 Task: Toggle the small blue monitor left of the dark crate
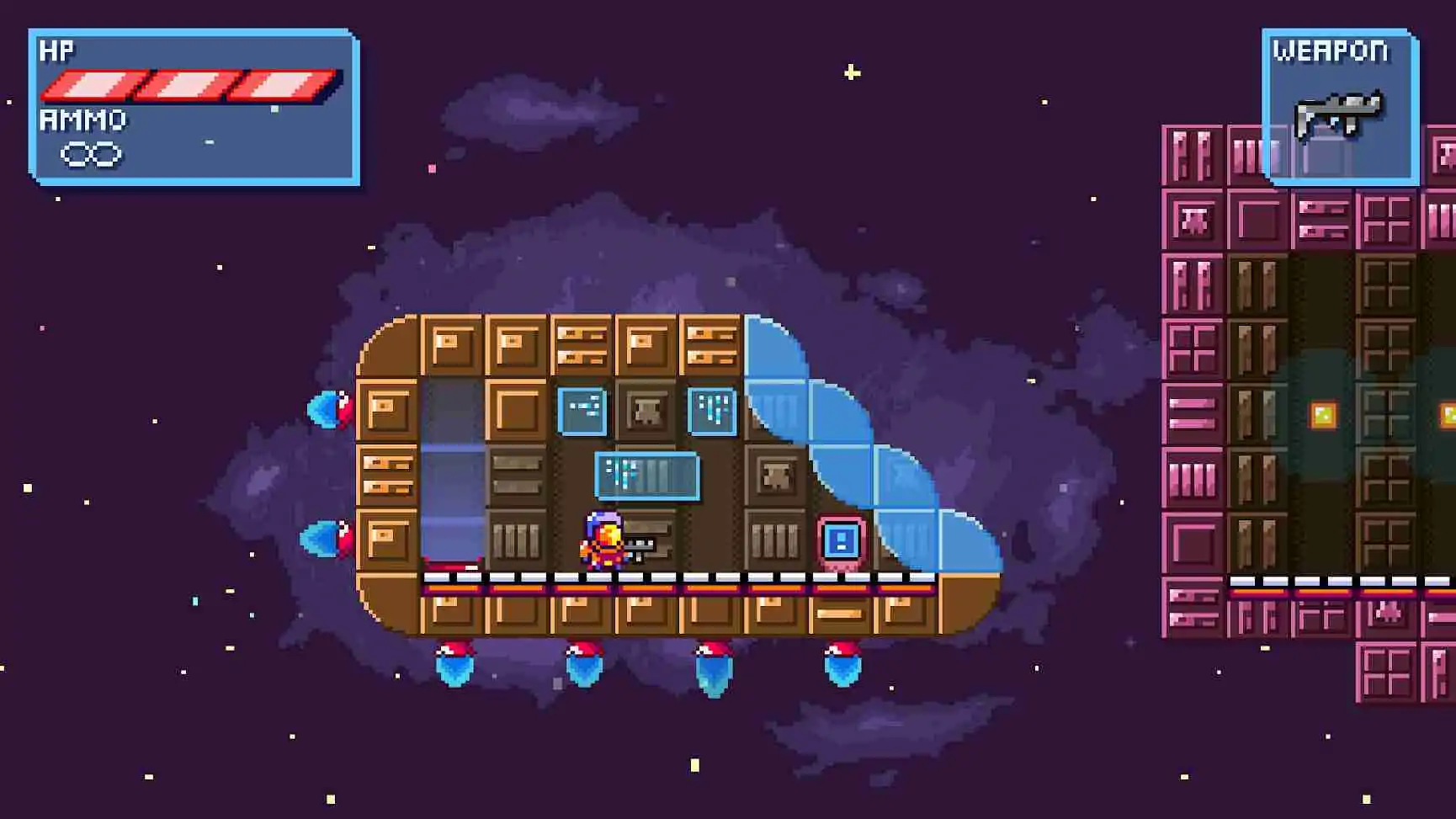tap(582, 409)
